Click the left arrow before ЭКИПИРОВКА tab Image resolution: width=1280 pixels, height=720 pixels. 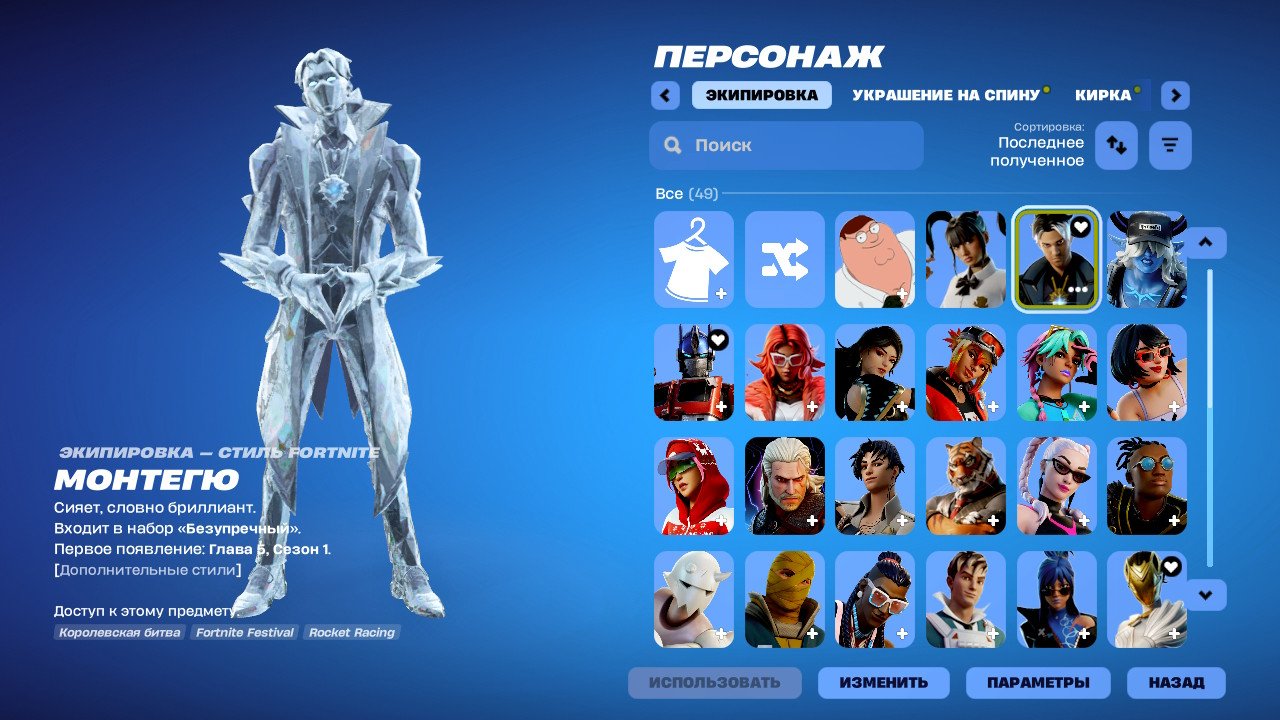pos(665,94)
